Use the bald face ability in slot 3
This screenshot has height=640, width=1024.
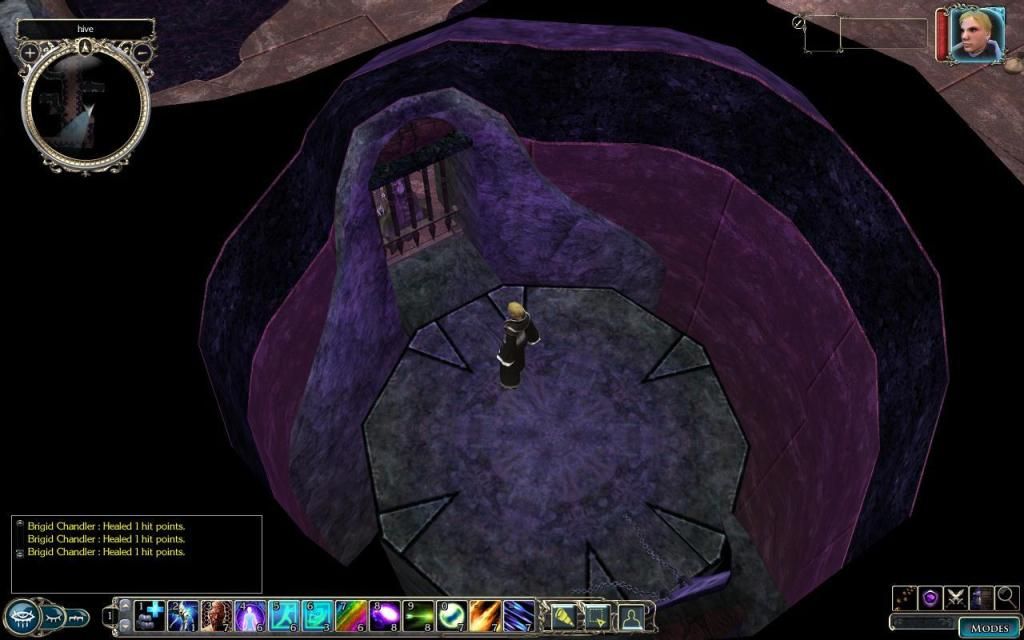pyautogui.click(x=217, y=614)
